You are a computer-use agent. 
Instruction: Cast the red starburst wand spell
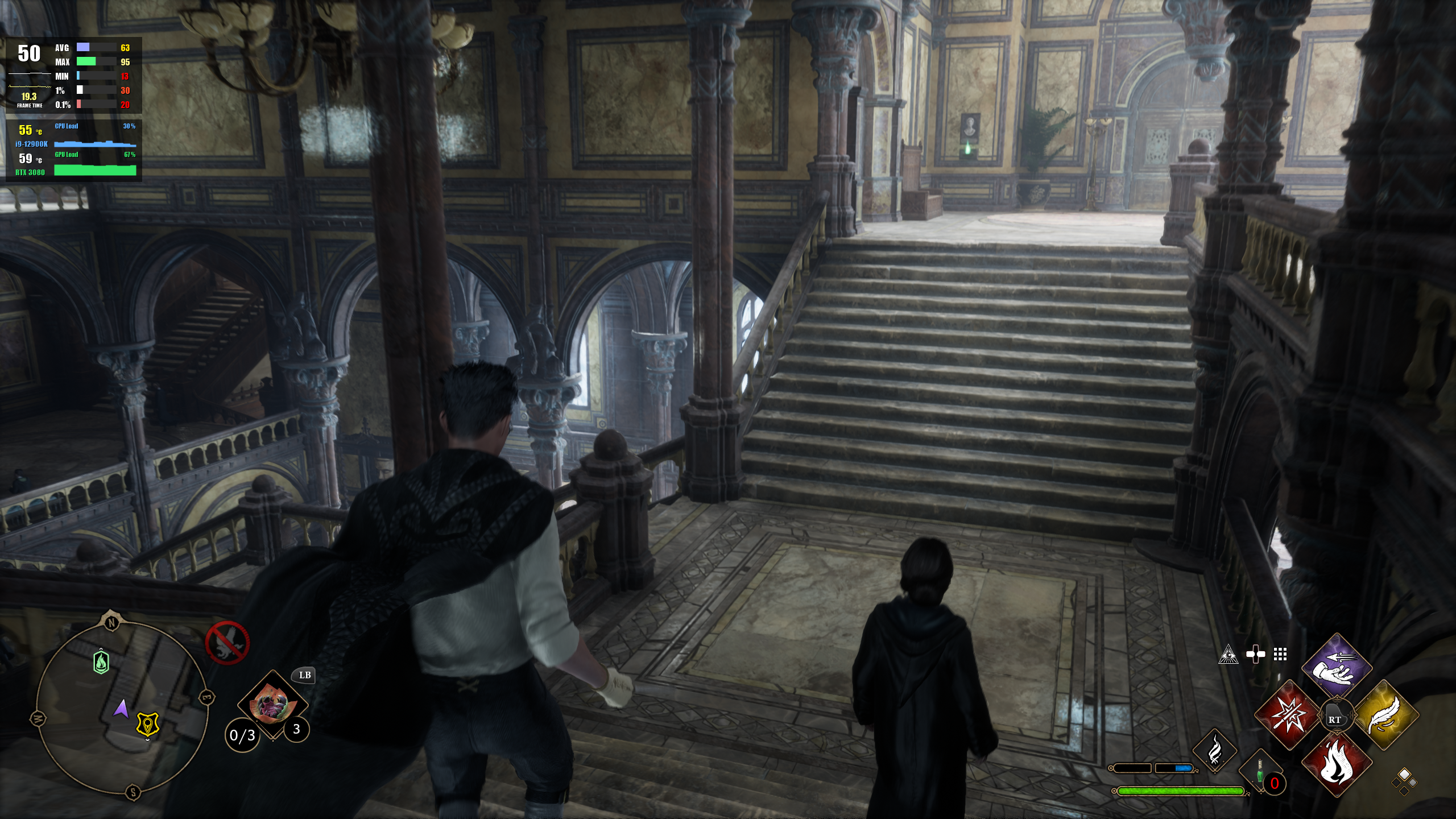[1287, 715]
